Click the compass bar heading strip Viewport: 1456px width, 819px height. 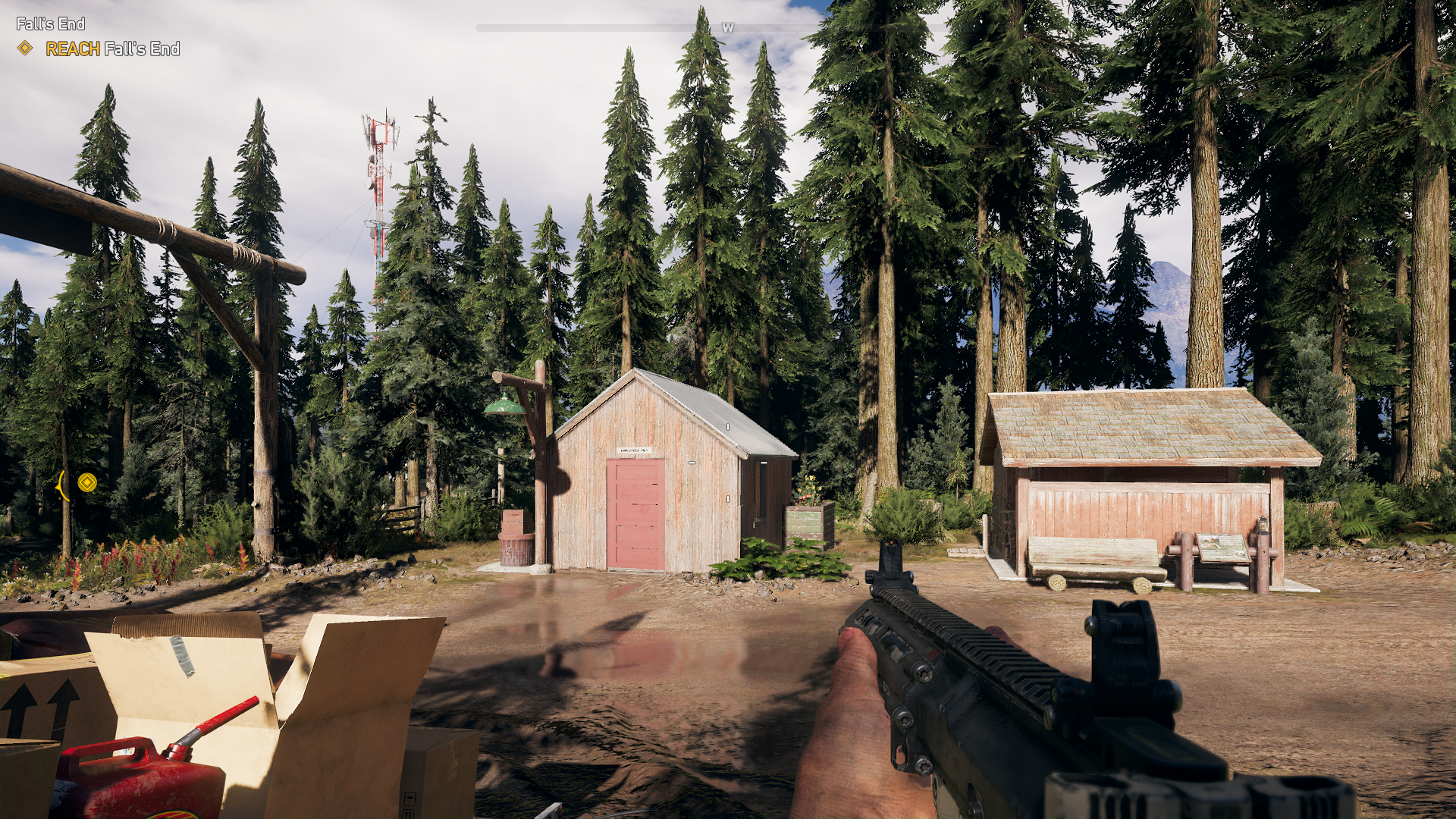[726, 28]
